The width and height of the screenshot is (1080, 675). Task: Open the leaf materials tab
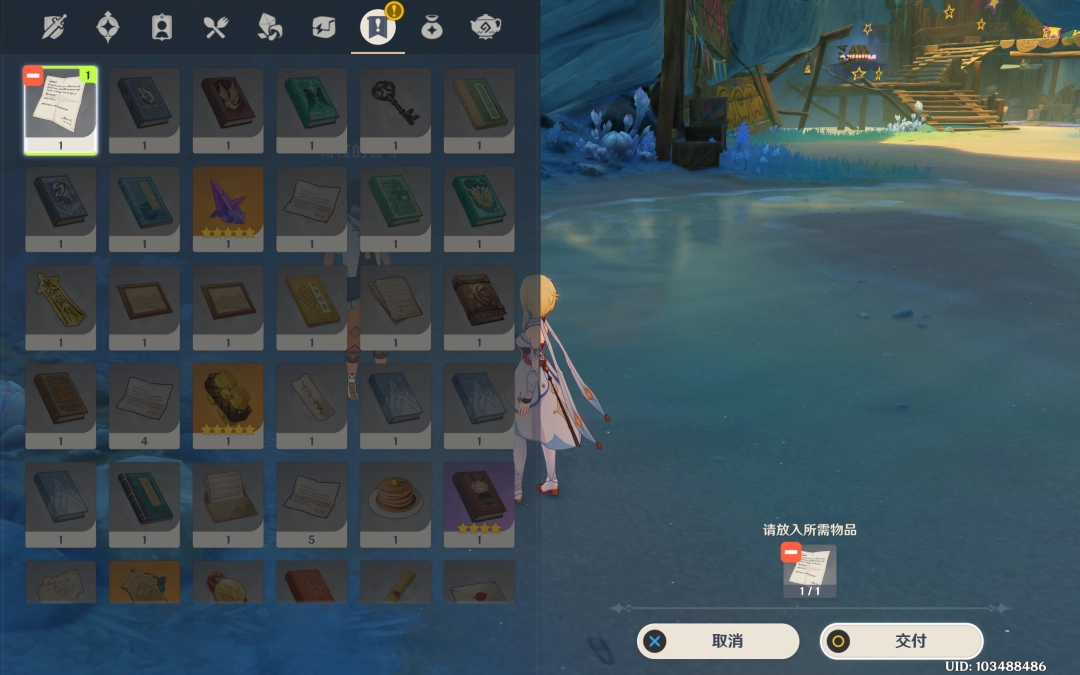click(269, 27)
